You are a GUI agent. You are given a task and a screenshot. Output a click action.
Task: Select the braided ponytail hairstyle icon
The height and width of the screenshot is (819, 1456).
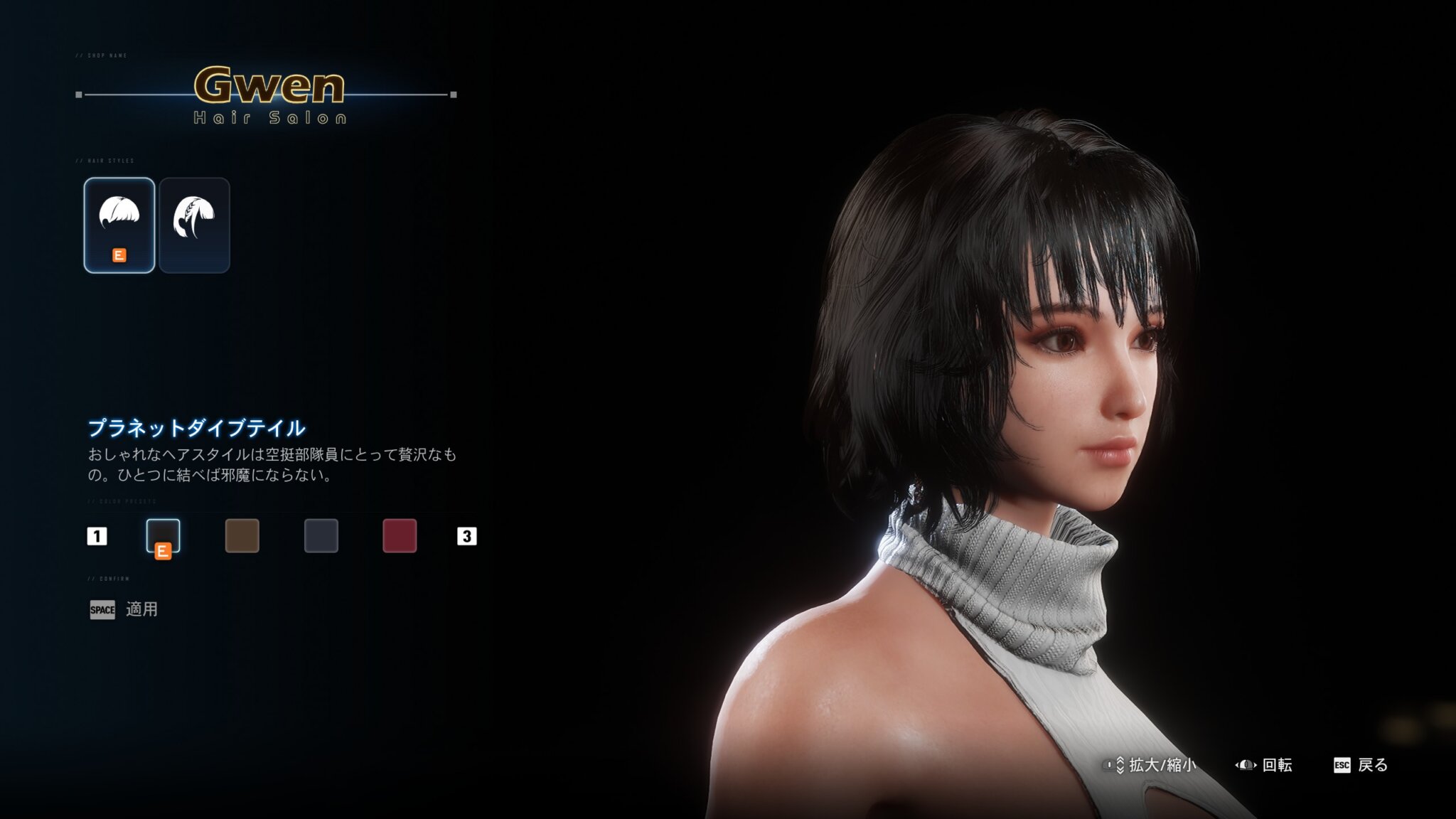[x=196, y=224]
